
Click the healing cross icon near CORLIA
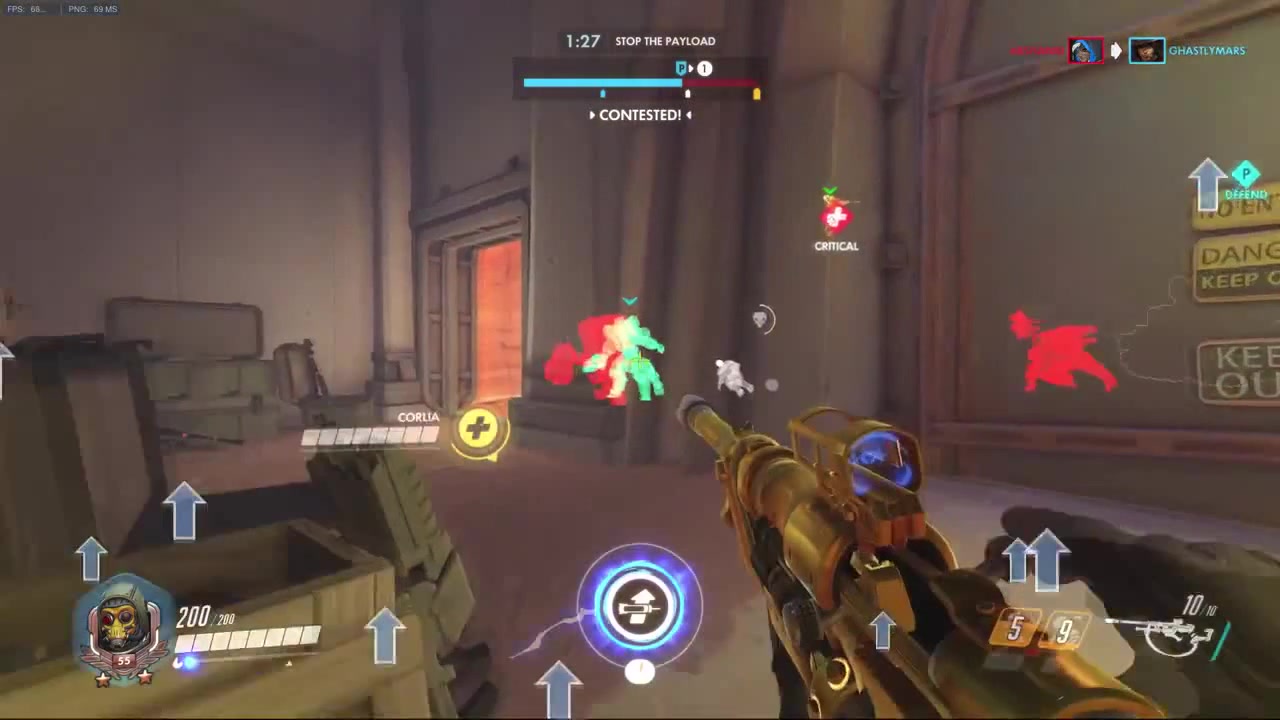click(x=477, y=428)
